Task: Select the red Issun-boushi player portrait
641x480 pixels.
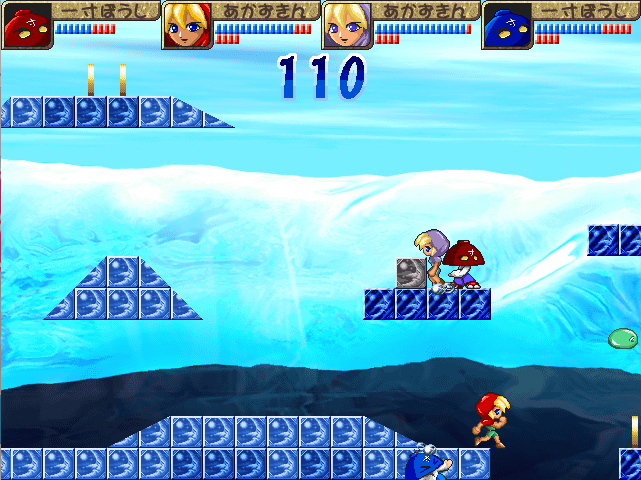Action: [27, 25]
